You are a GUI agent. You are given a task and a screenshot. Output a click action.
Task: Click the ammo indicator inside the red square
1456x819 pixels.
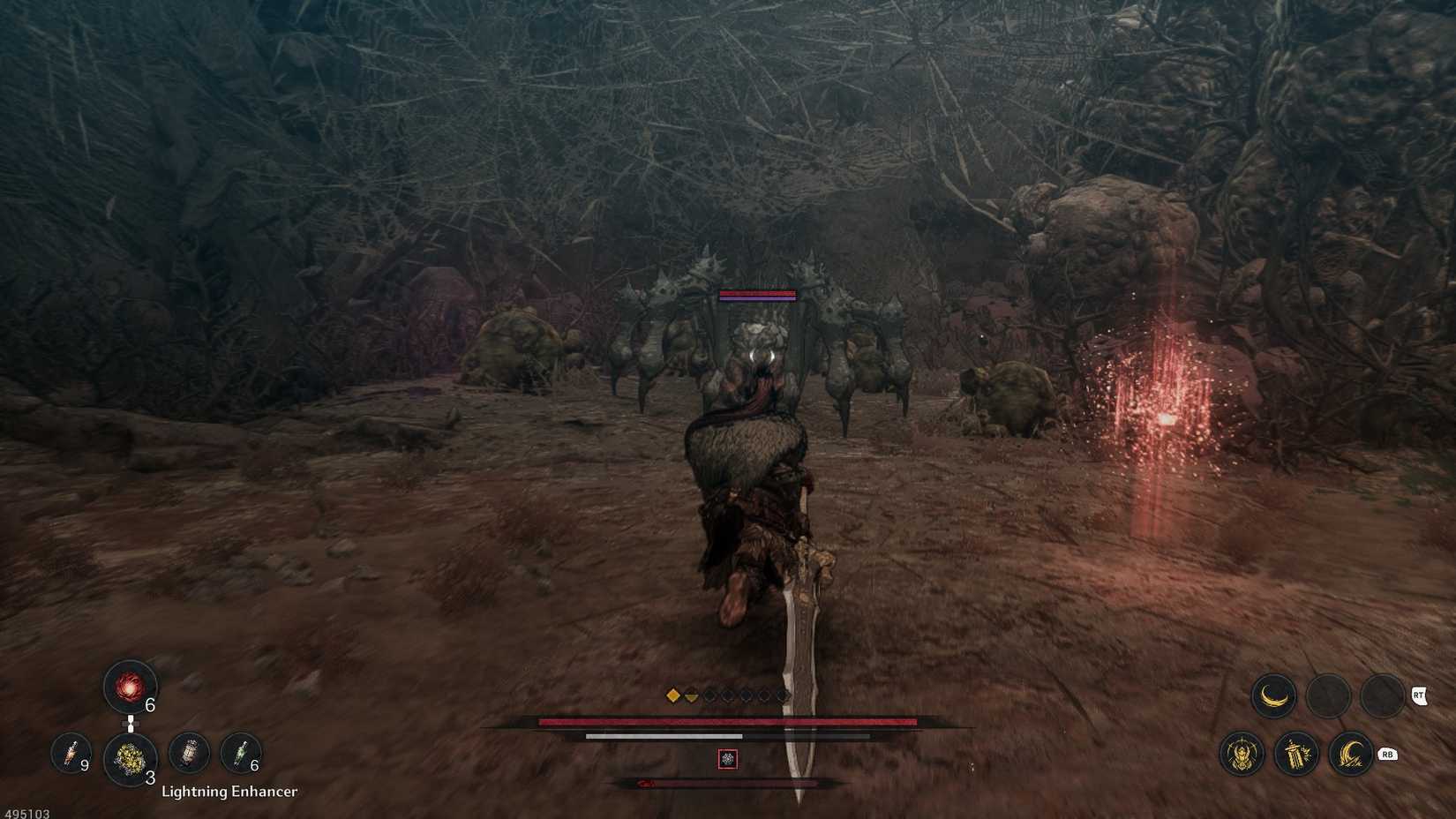tap(727, 758)
